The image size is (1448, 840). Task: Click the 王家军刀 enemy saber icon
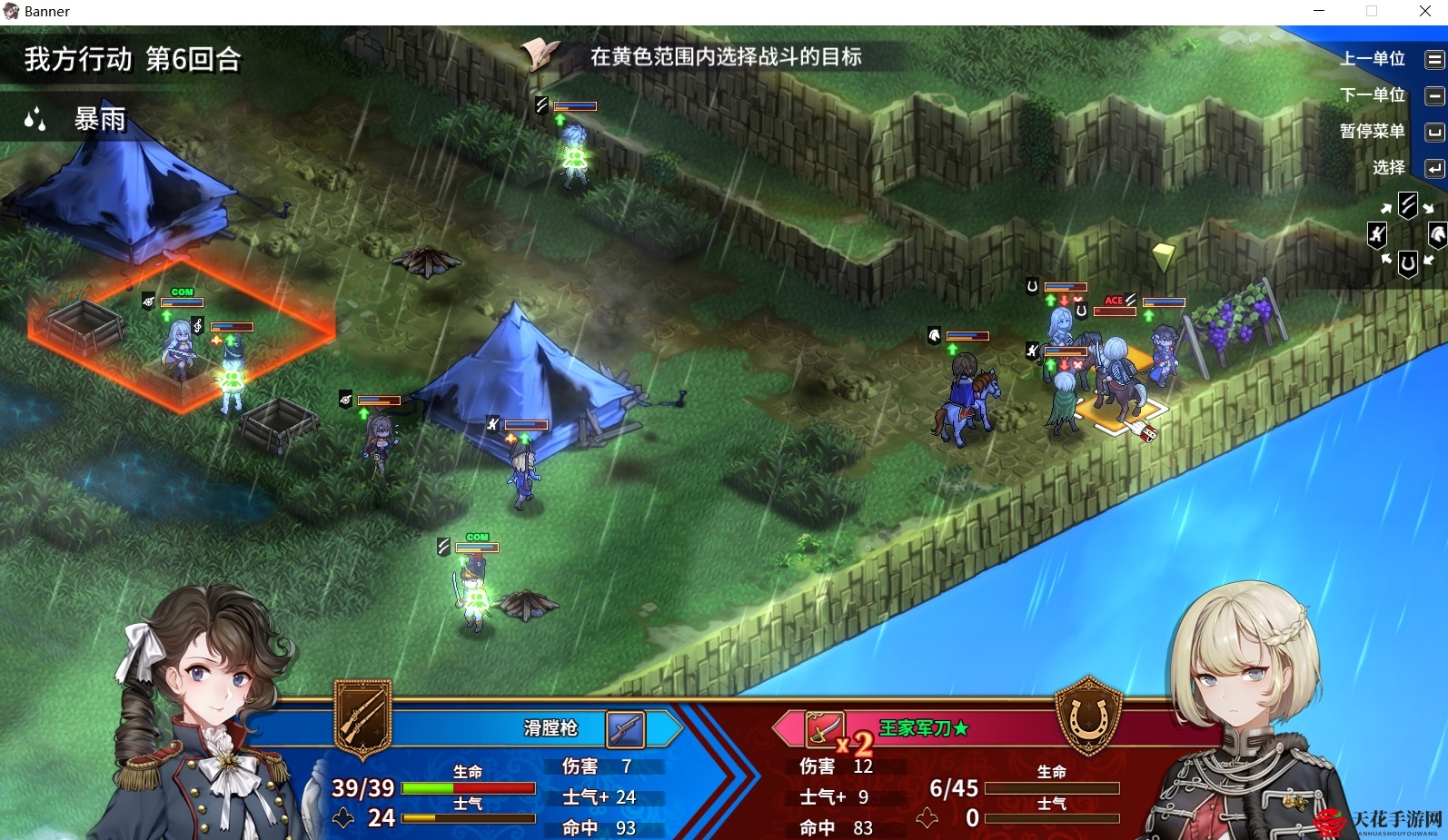(x=821, y=728)
